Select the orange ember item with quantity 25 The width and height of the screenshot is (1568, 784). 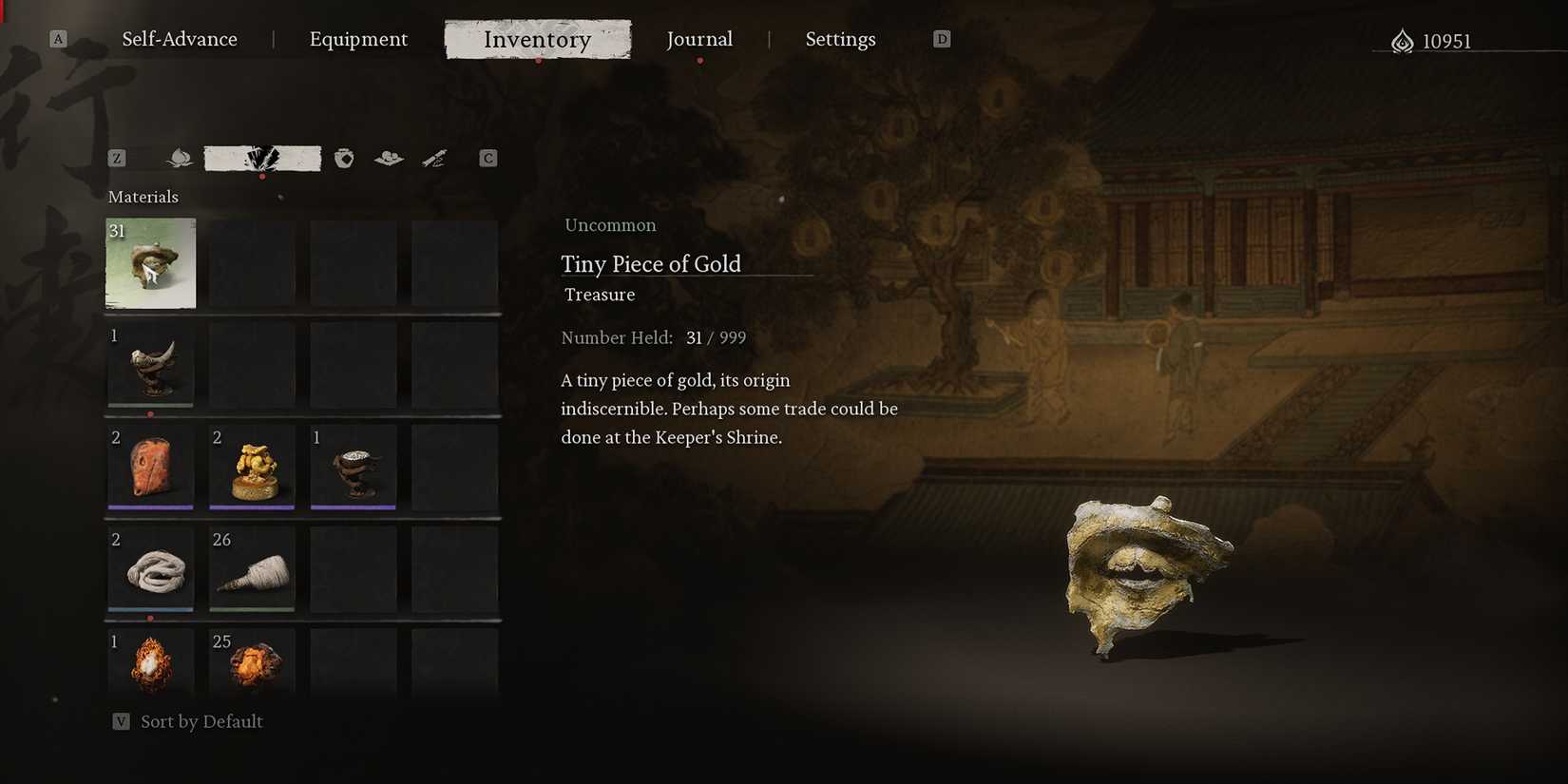252,665
